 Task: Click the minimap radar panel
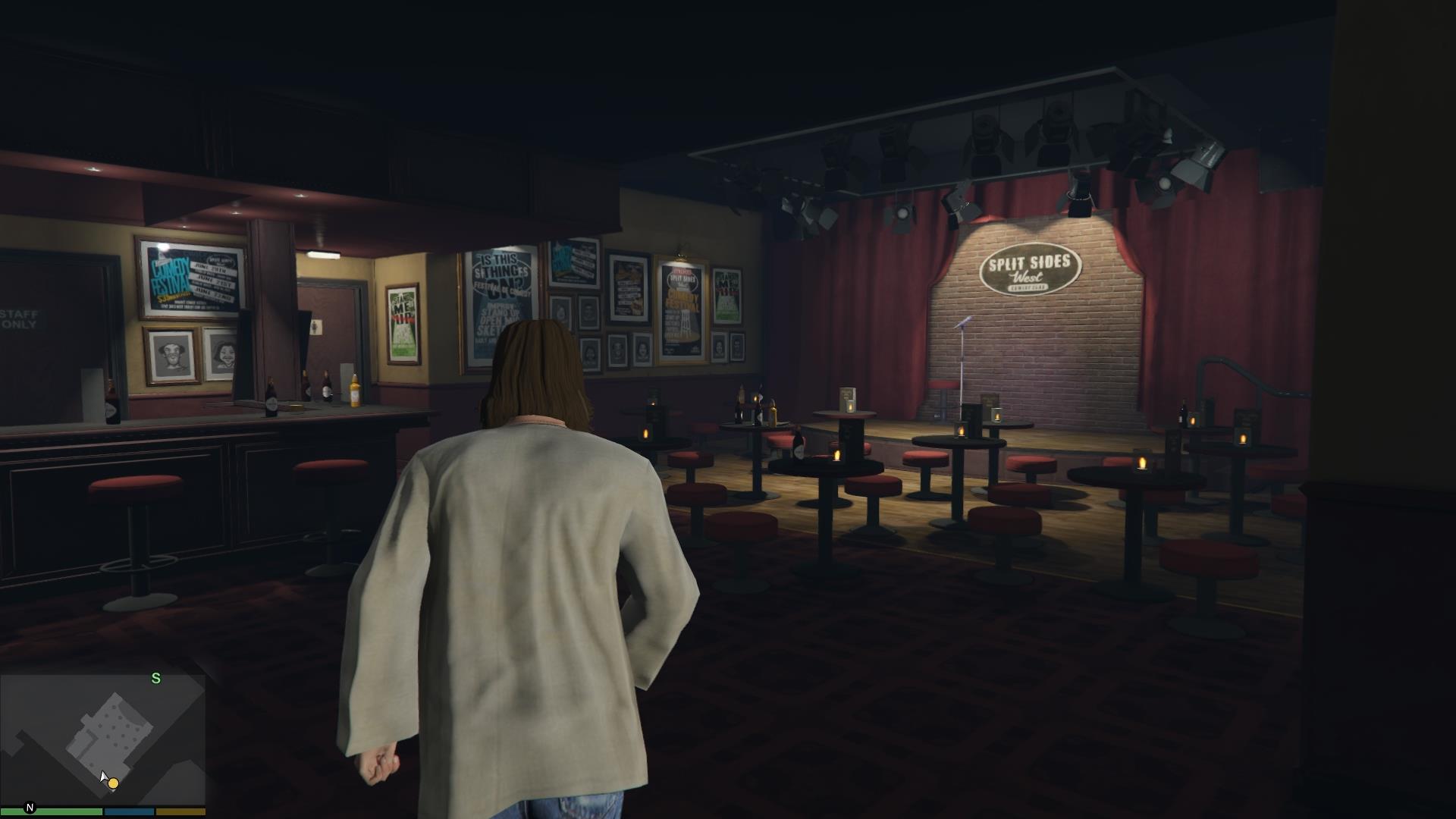[x=103, y=739]
